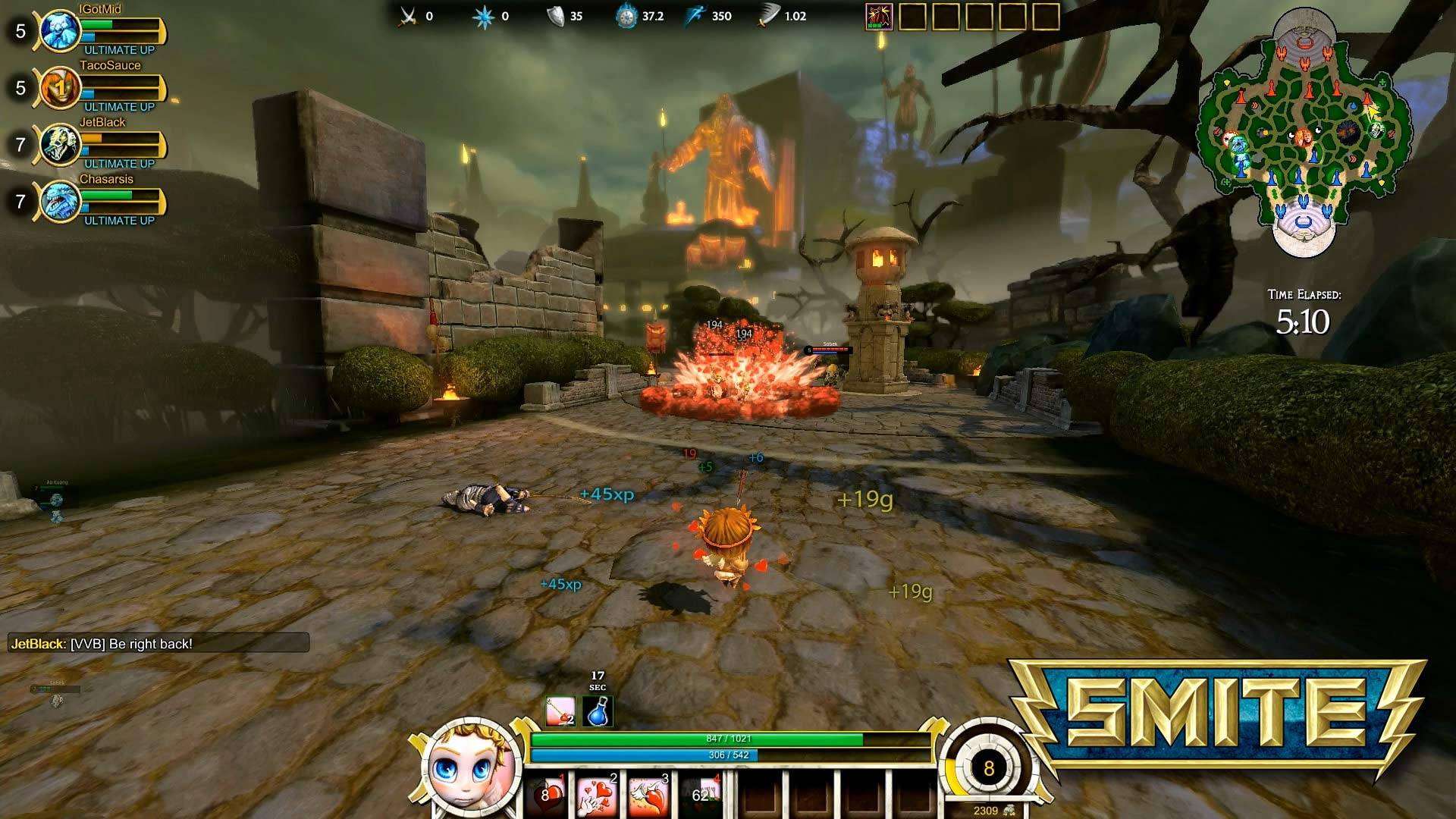Select teammate IGotMid's portrait
The image size is (1456, 819).
pyautogui.click(x=59, y=31)
